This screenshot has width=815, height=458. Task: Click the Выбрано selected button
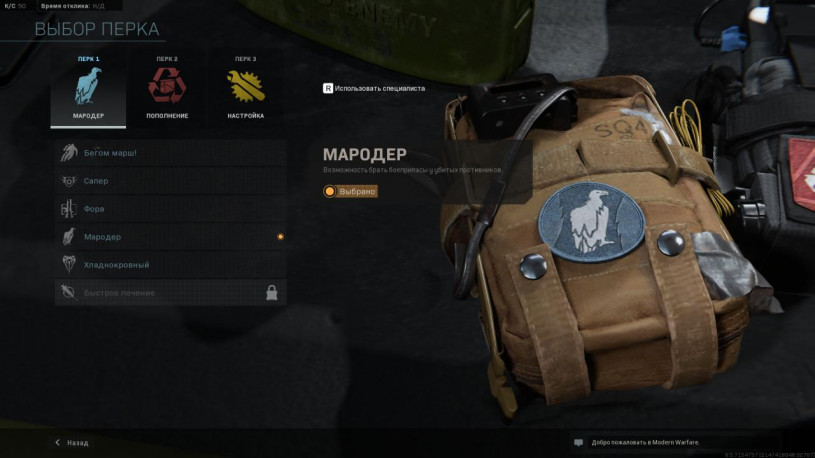click(351, 191)
